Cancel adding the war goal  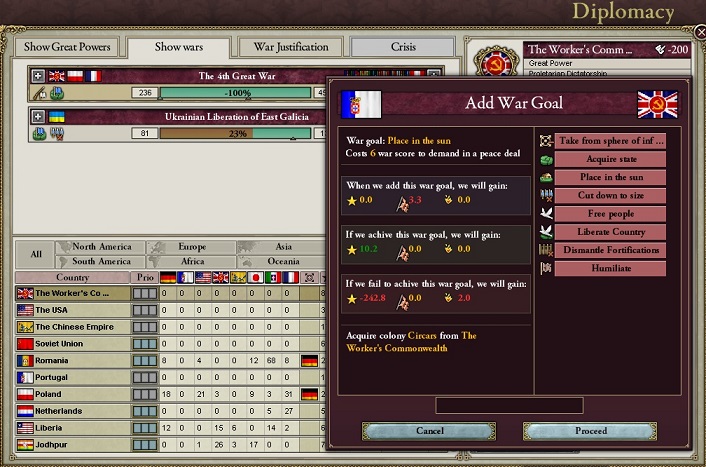tap(429, 431)
